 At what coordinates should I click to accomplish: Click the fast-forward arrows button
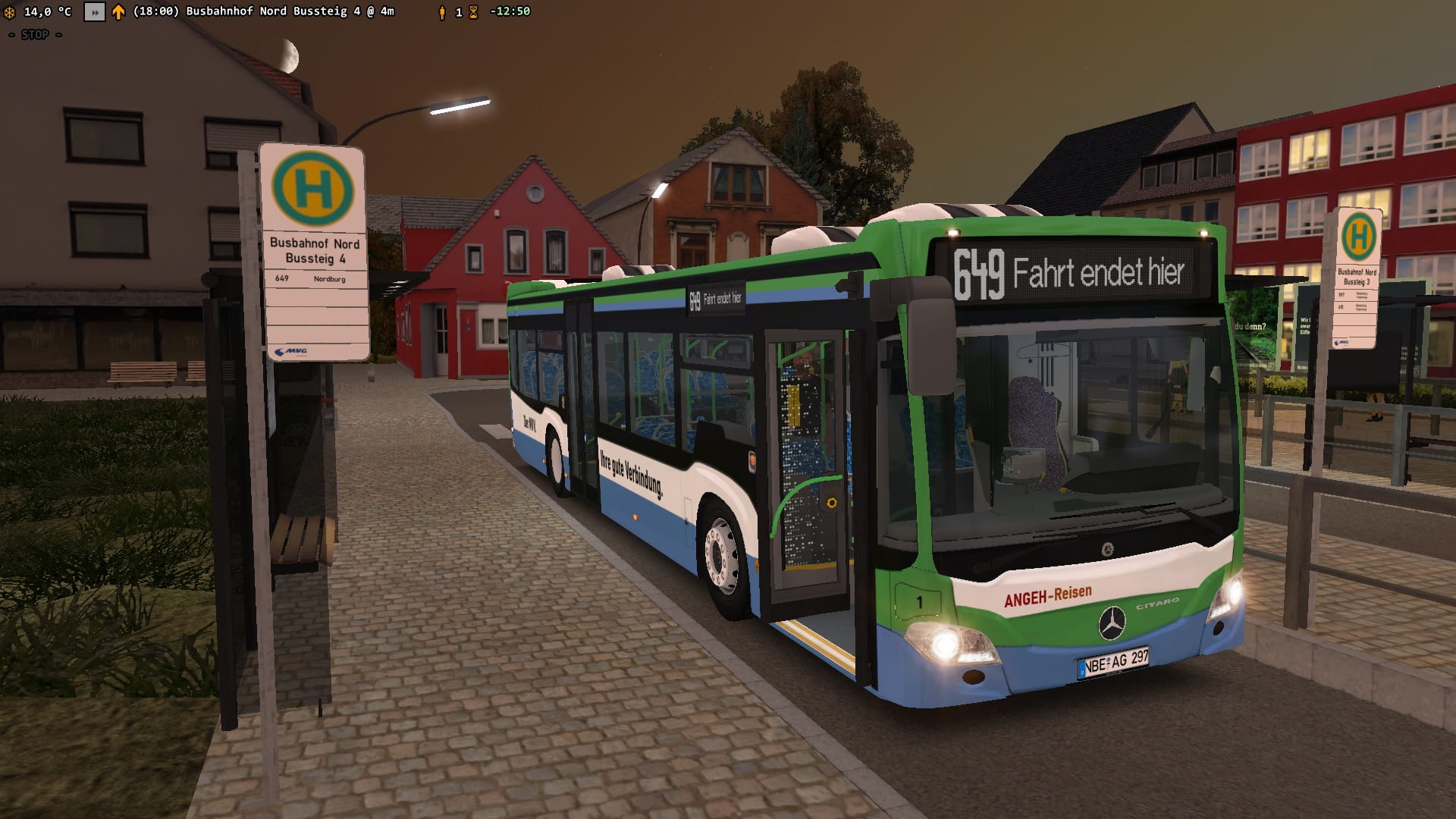point(94,12)
